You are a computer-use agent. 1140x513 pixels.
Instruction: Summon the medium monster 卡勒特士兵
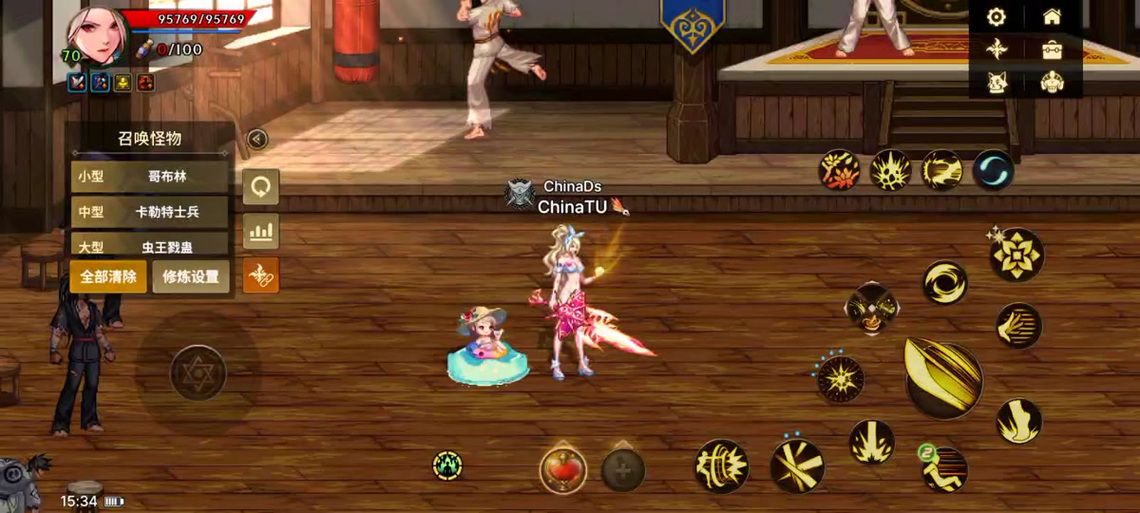150,212
